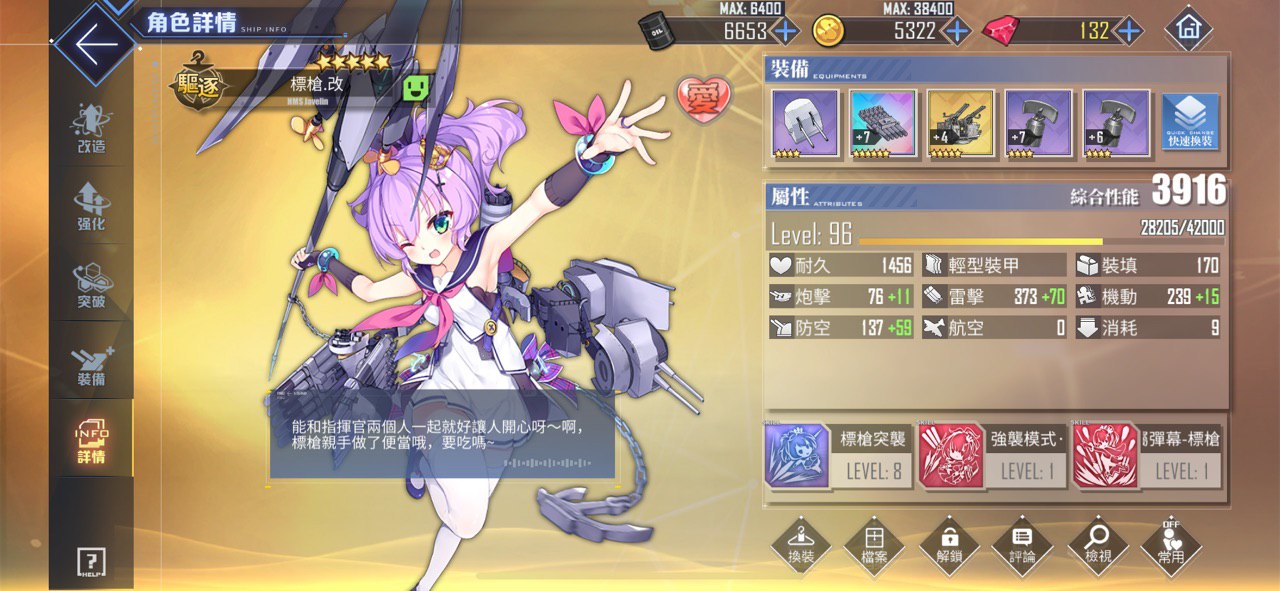Viewport: 1280px width, 591px height.
Task: Add more gold coins with plus button
Action: [x=957, y=31]
